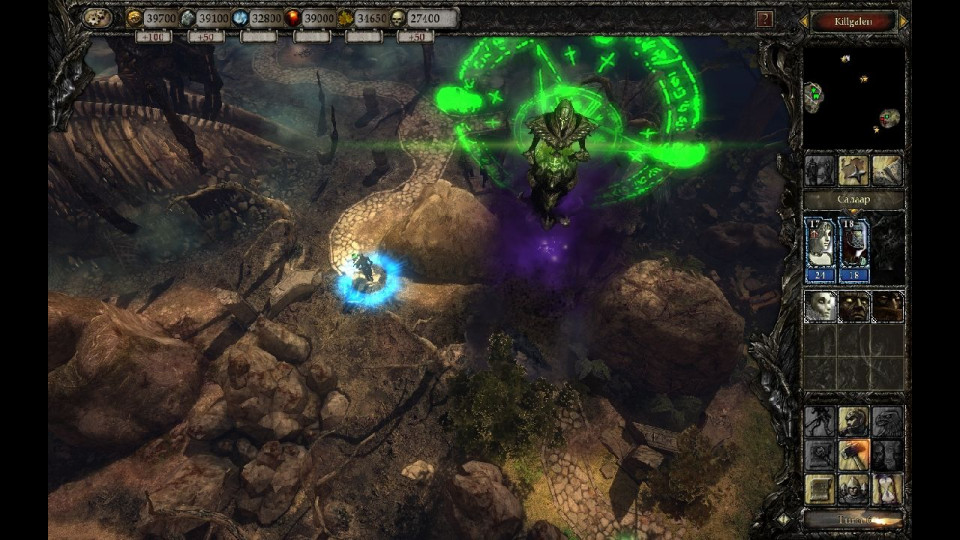960x540 pixels.
Task: Go to next player with right arrow
Action: [x=904, y=20]
